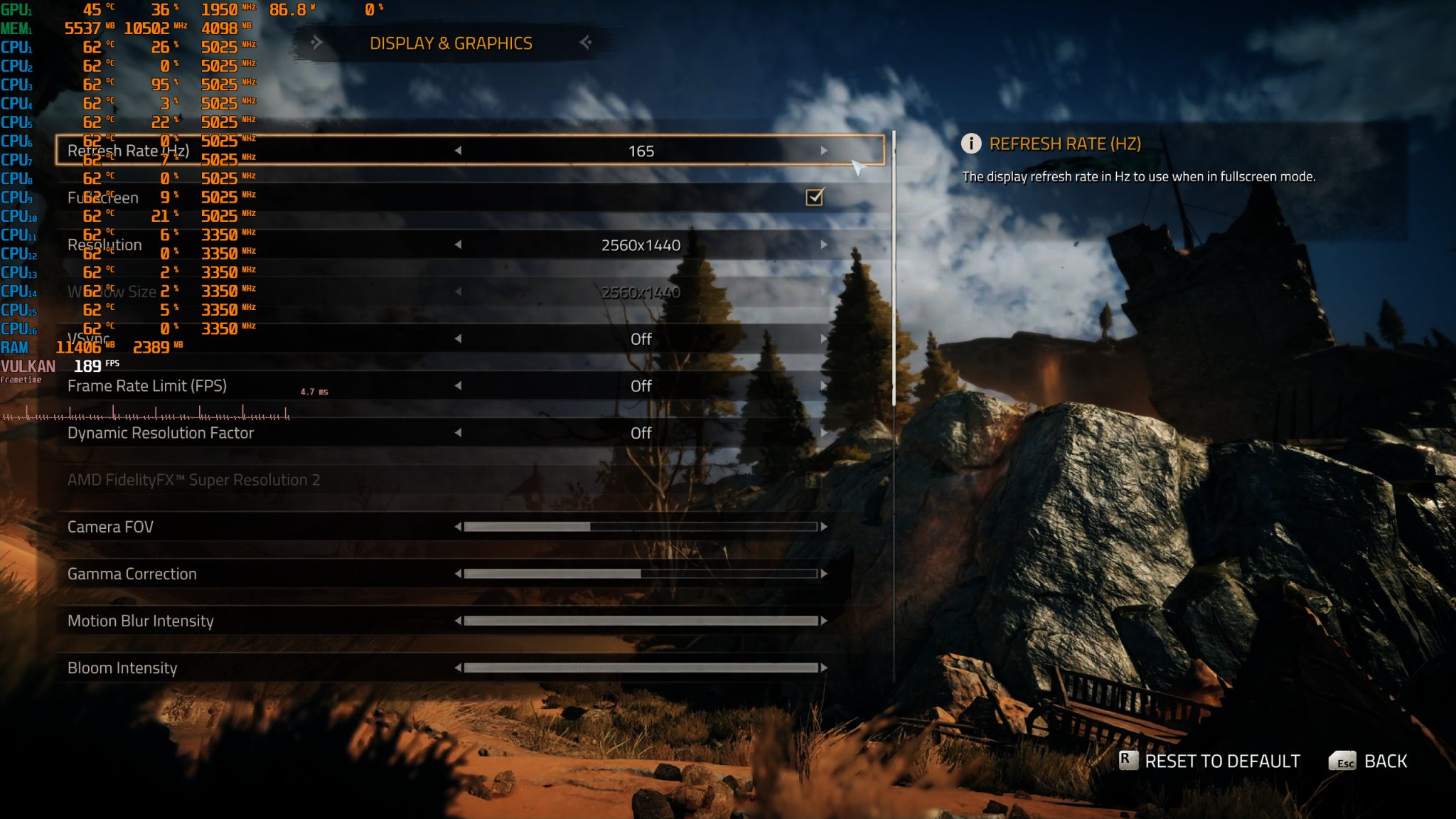The image size is (1456, 819).
Task: Click left arrow on Dynamic Resolution Factor
Action: coord(459,433)
